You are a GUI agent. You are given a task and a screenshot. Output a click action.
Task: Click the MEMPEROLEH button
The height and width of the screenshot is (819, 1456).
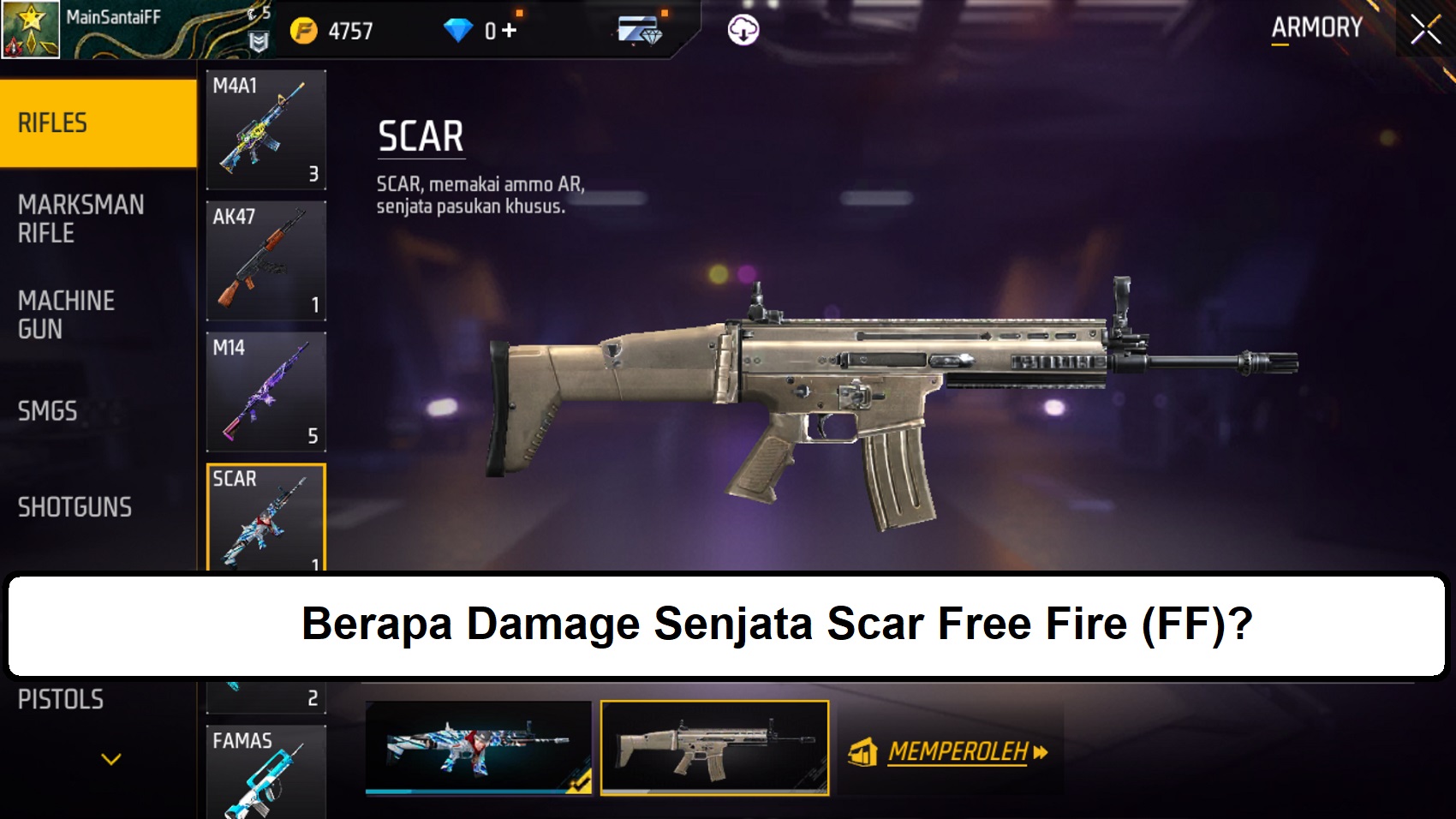pos(959,751)
